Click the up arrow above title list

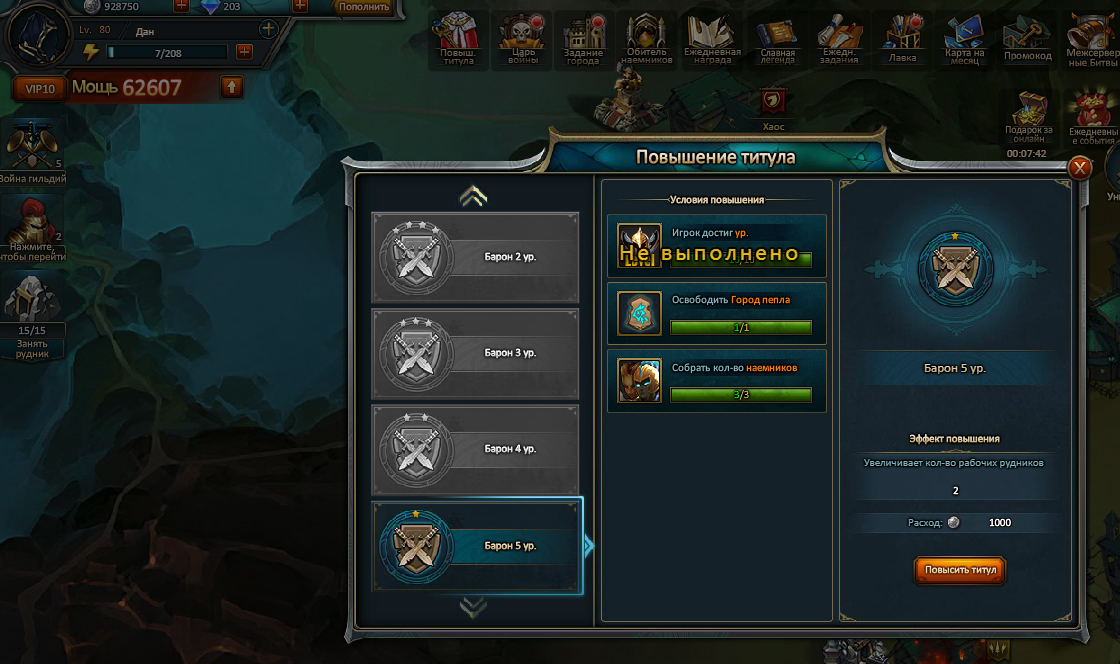(473, 197)
